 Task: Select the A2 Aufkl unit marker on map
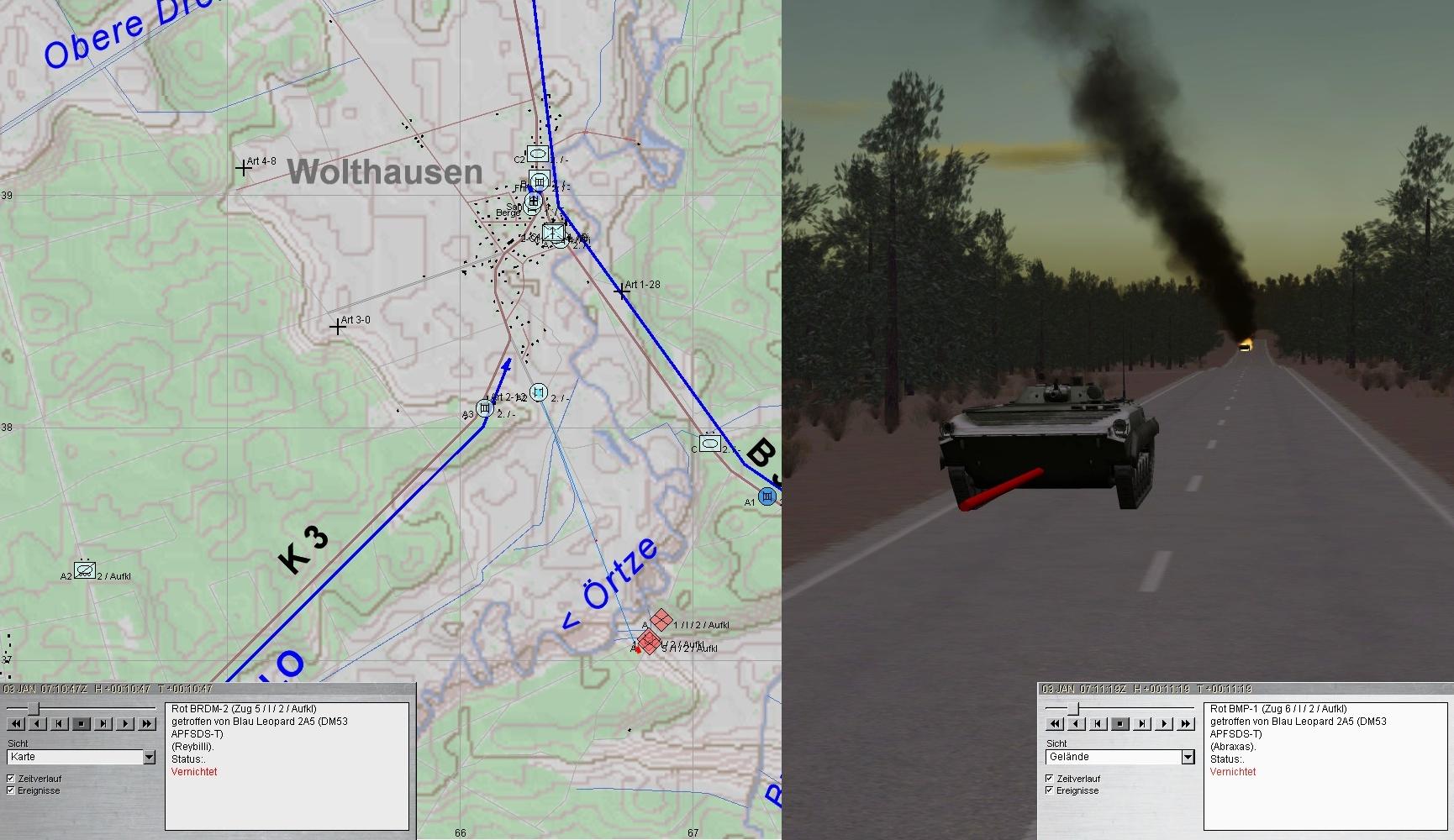tap(84, 570)
